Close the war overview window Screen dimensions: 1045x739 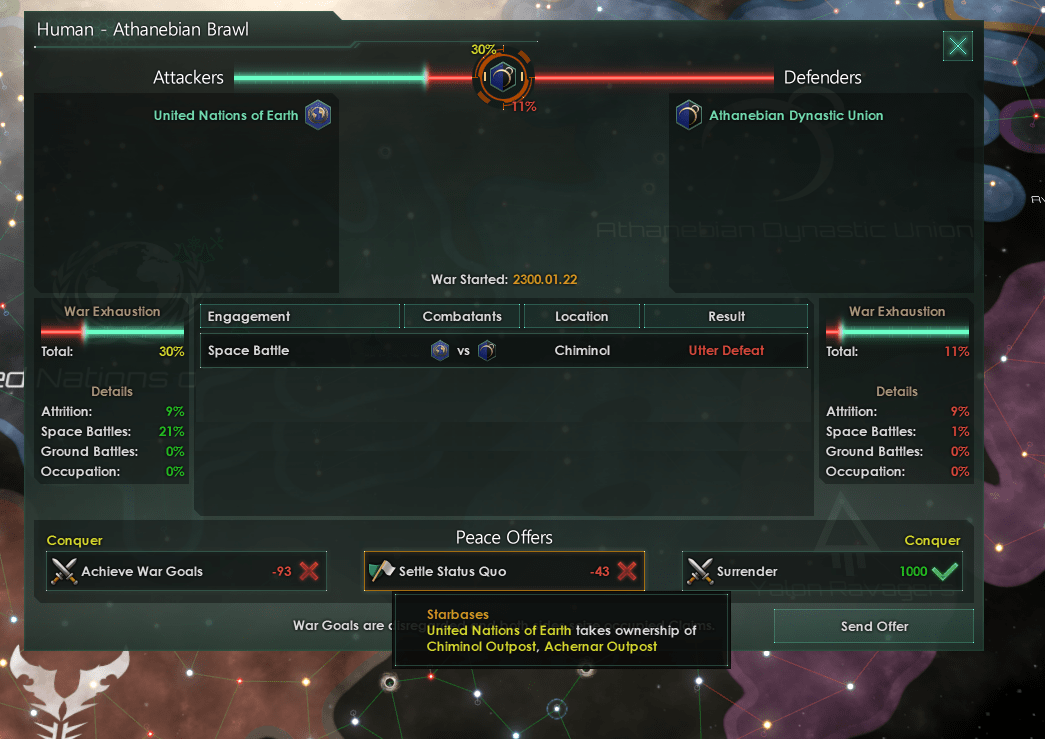tap(958, 45)
